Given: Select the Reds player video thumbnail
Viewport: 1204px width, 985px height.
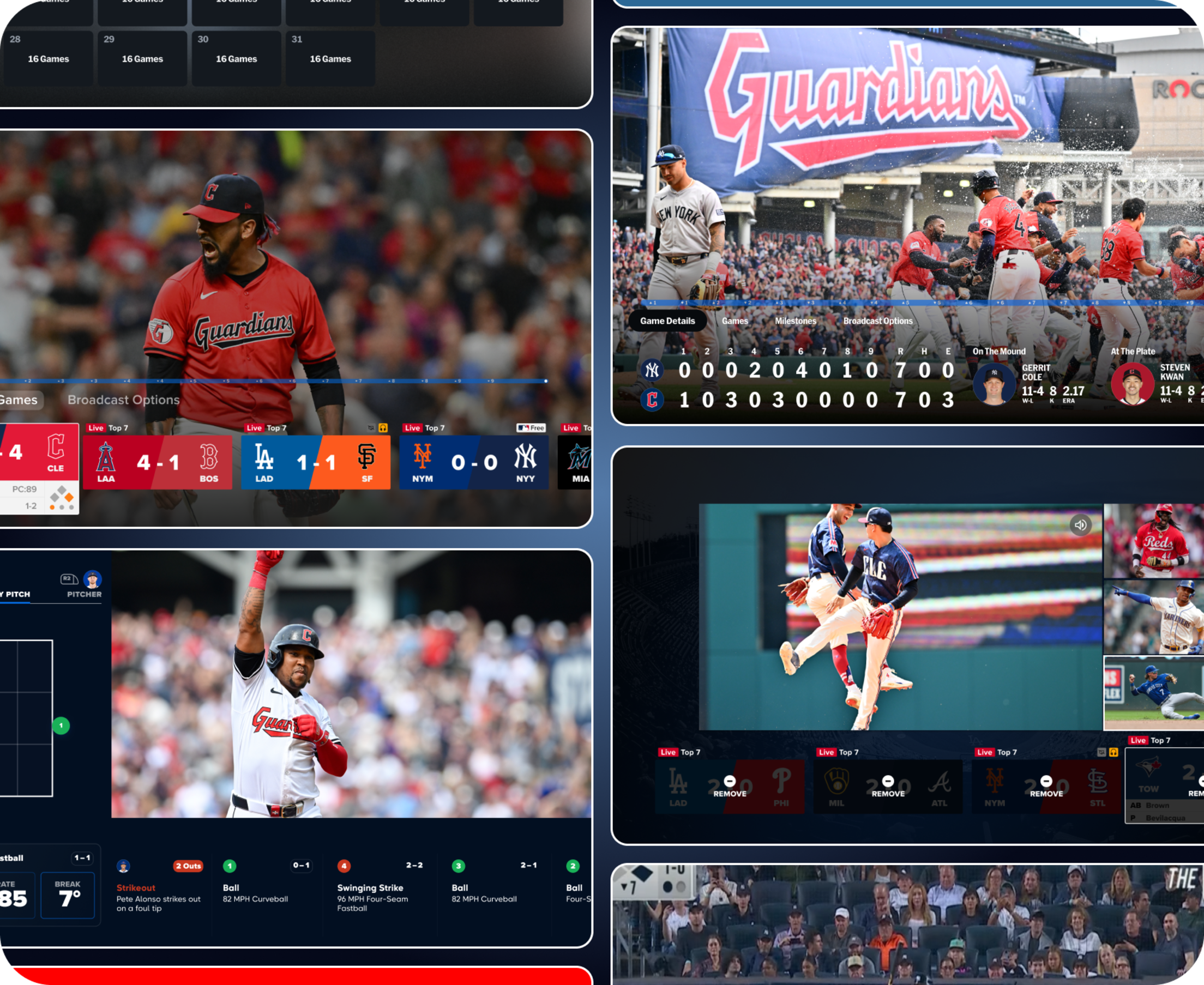Looking at the screenshot, I should coord(1153,540).
